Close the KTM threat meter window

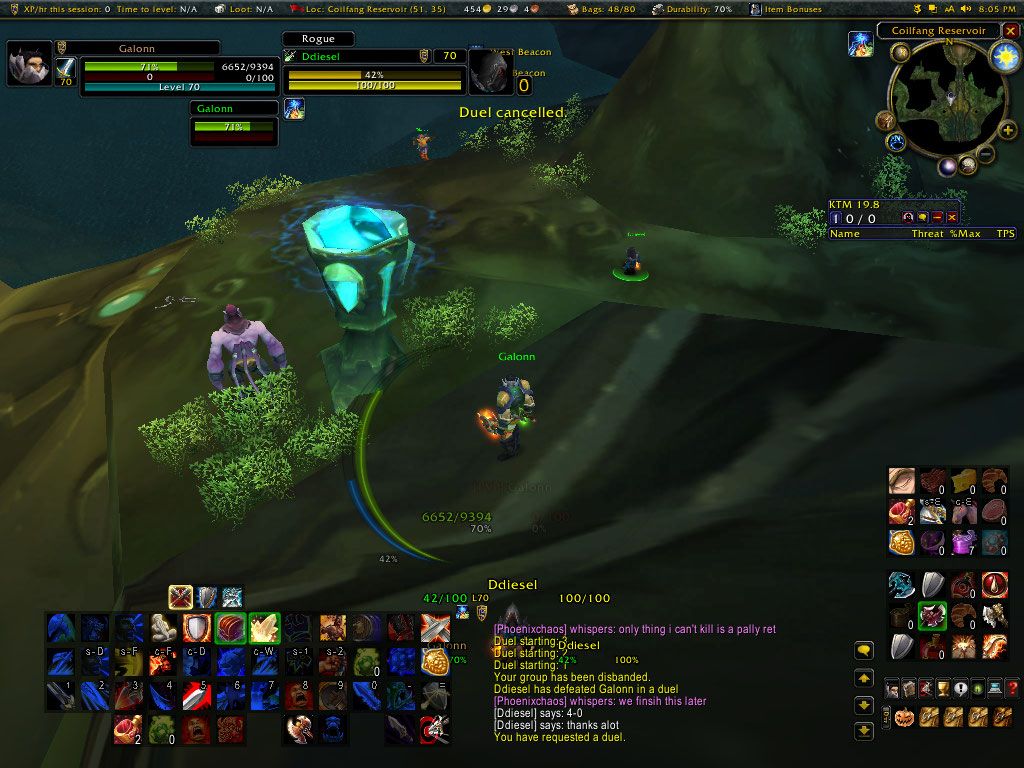(x=952, y=217)
